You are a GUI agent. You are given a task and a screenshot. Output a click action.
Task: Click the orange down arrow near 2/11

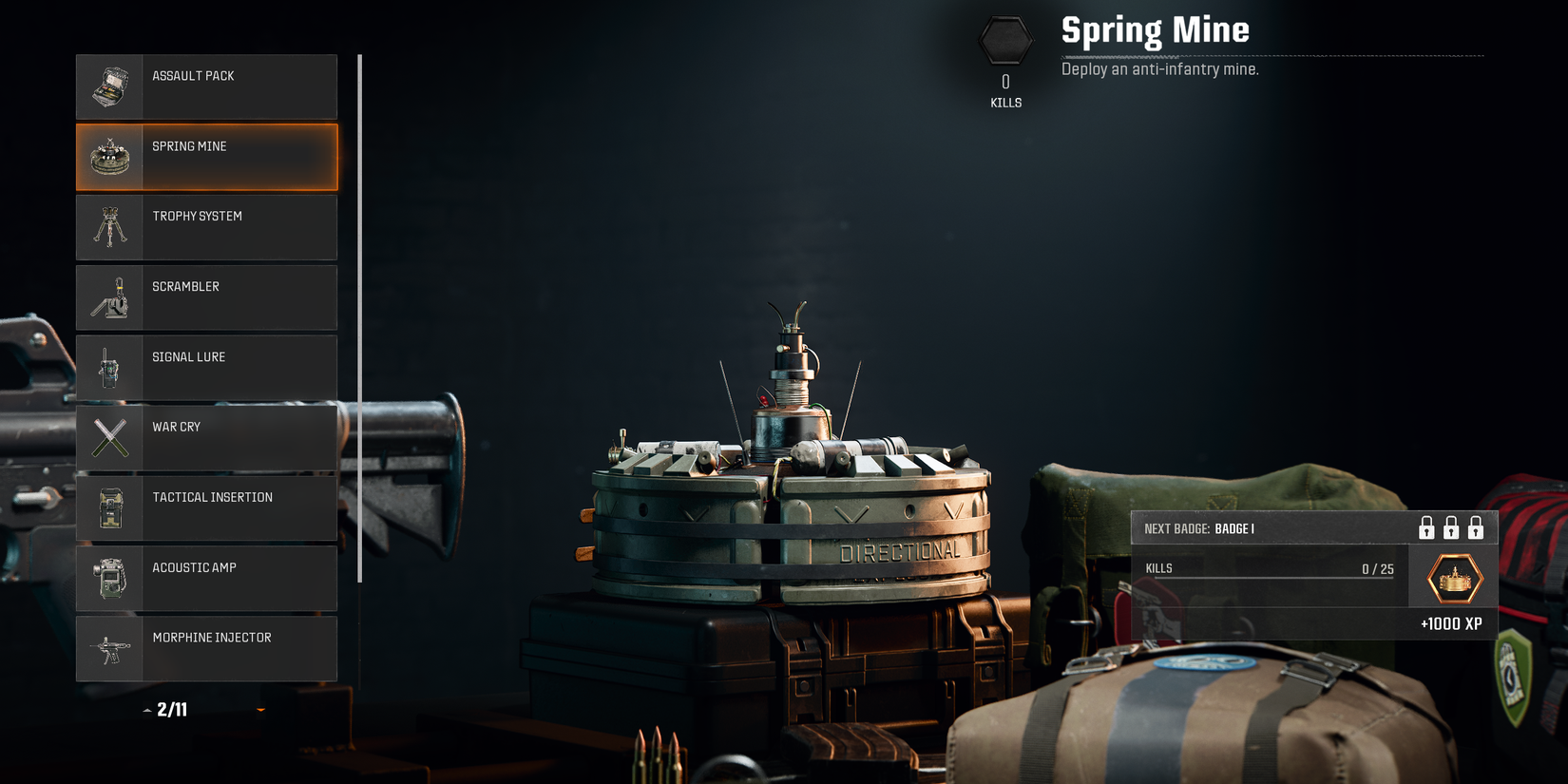coord(261,709)
